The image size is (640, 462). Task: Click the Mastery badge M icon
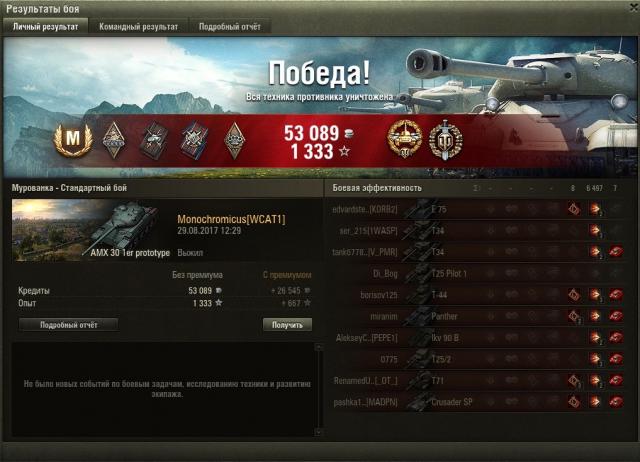tap(71, 136)
